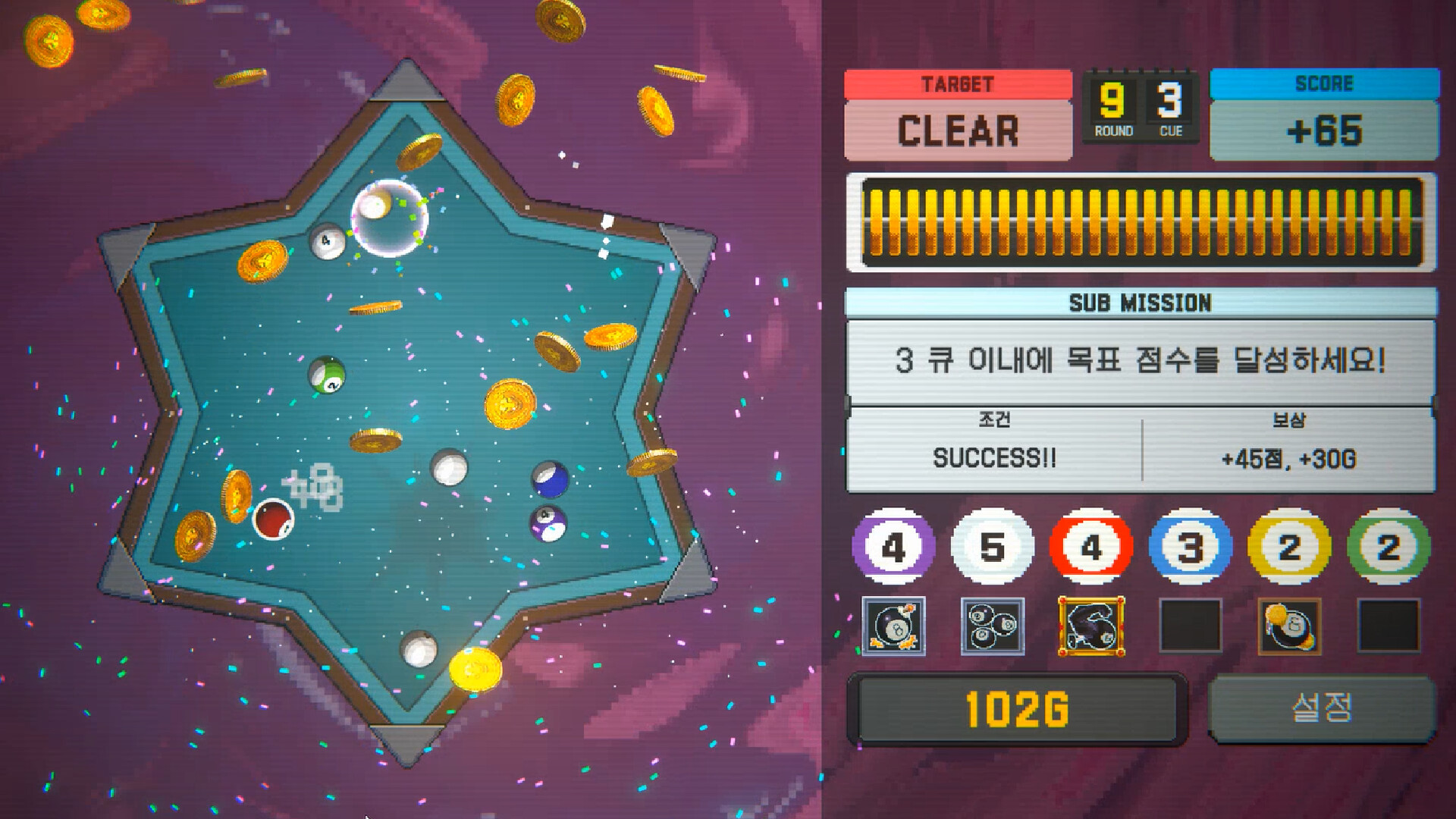Select the triple 8-ball item

pyautogui.click(x=990, y=626)
